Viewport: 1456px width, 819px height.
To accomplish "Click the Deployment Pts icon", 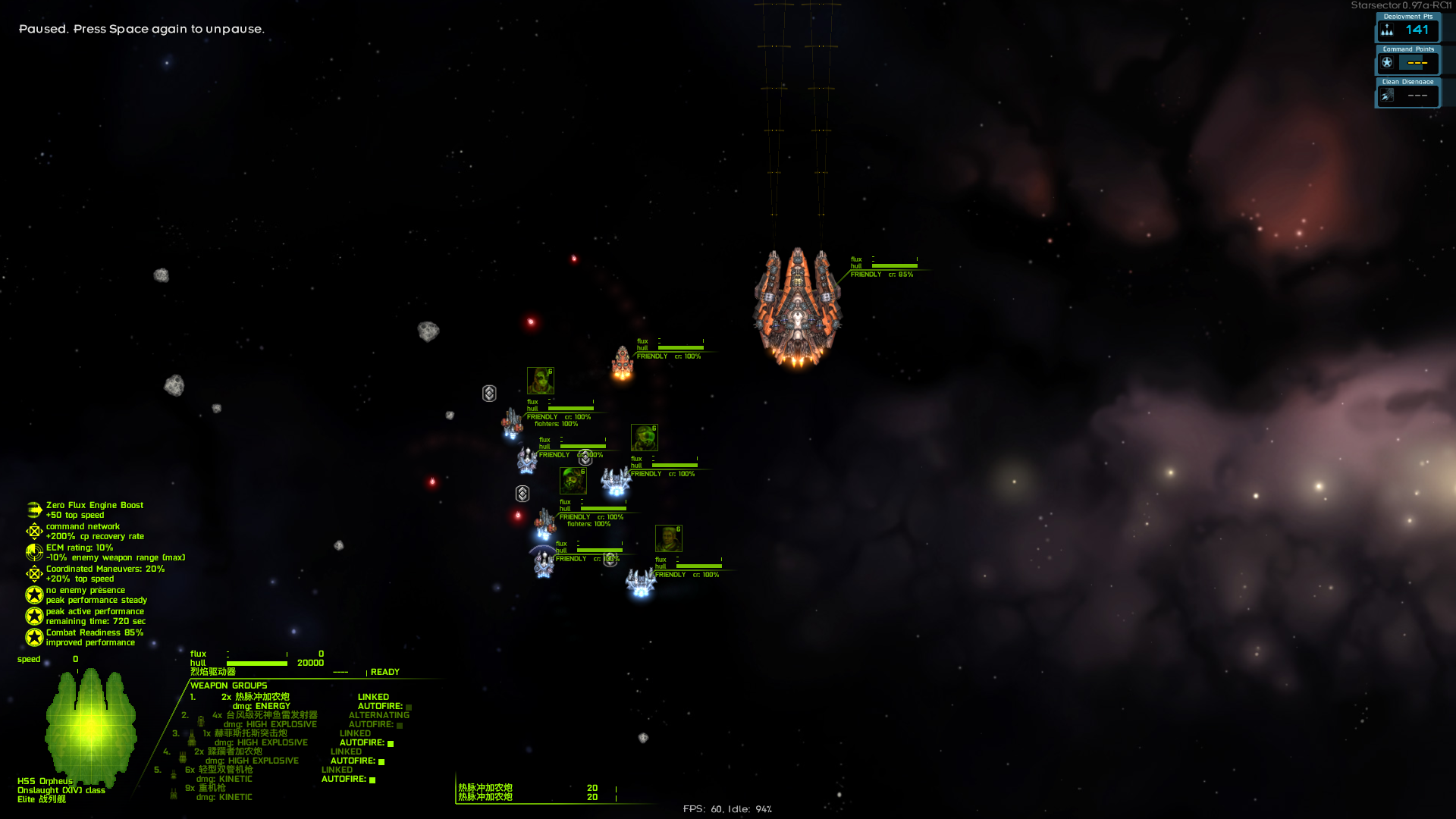I will 1389,30.
